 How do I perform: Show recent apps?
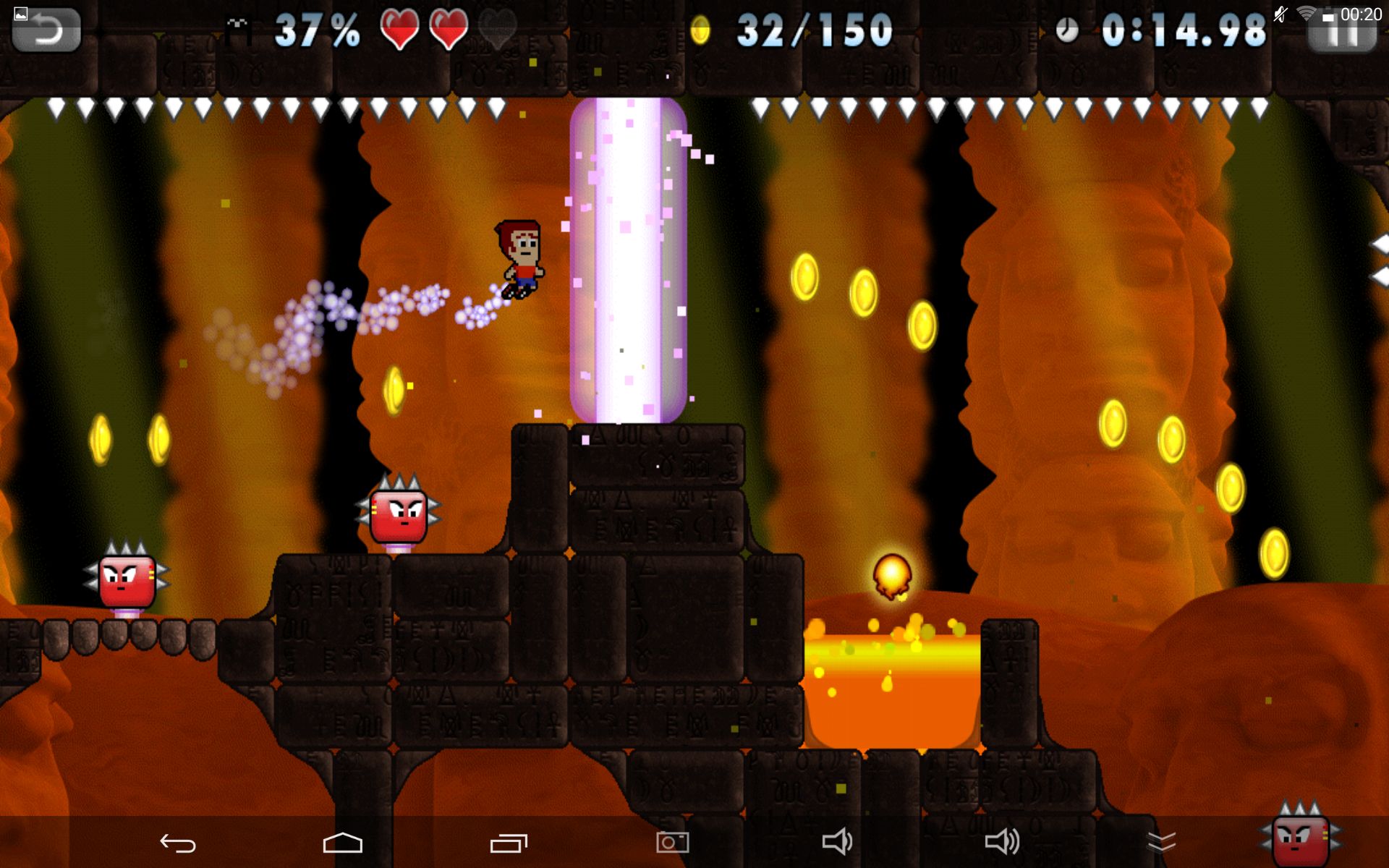(x=509, y=843)
